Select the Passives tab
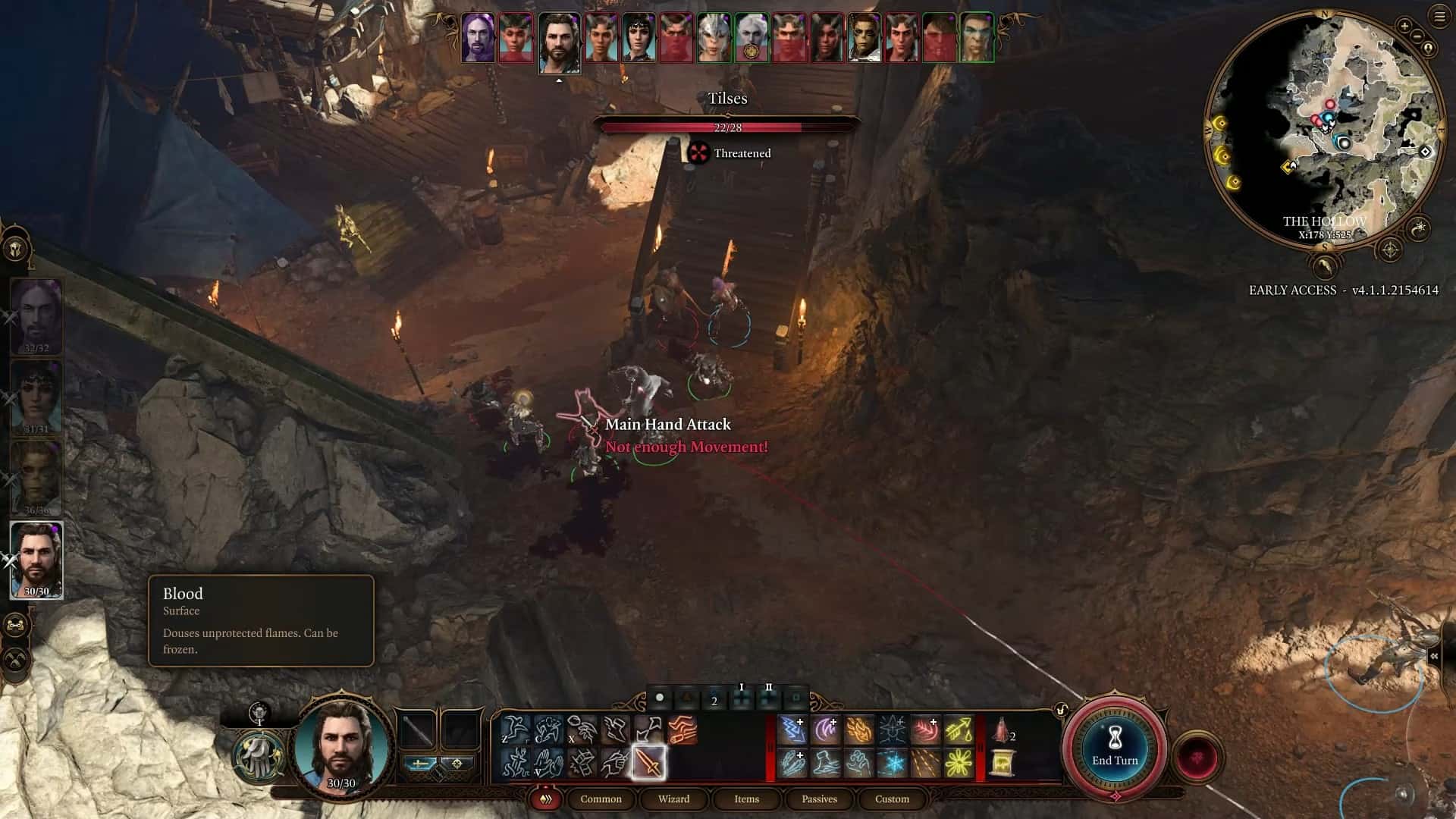This screenshot has height=819, width=1456. coord(819,799)
